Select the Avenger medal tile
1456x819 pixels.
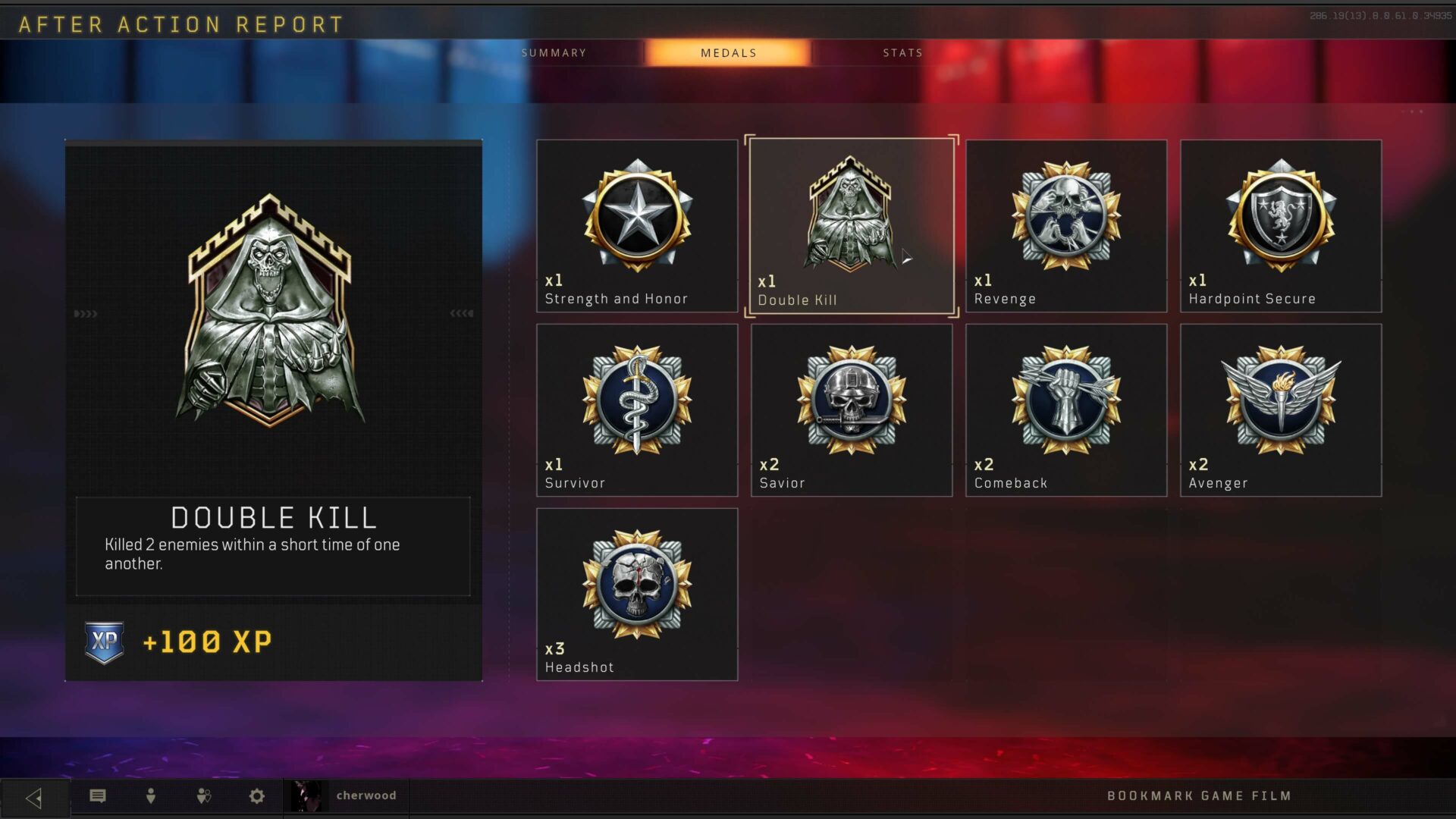(x=1281, y=410)
